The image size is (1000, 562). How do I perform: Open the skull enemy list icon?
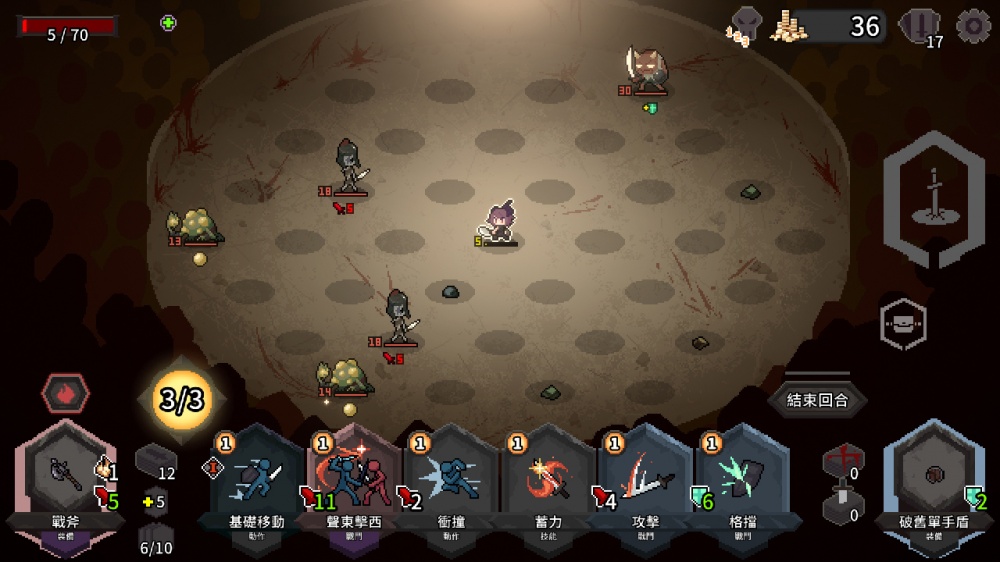tap(745, 26)
